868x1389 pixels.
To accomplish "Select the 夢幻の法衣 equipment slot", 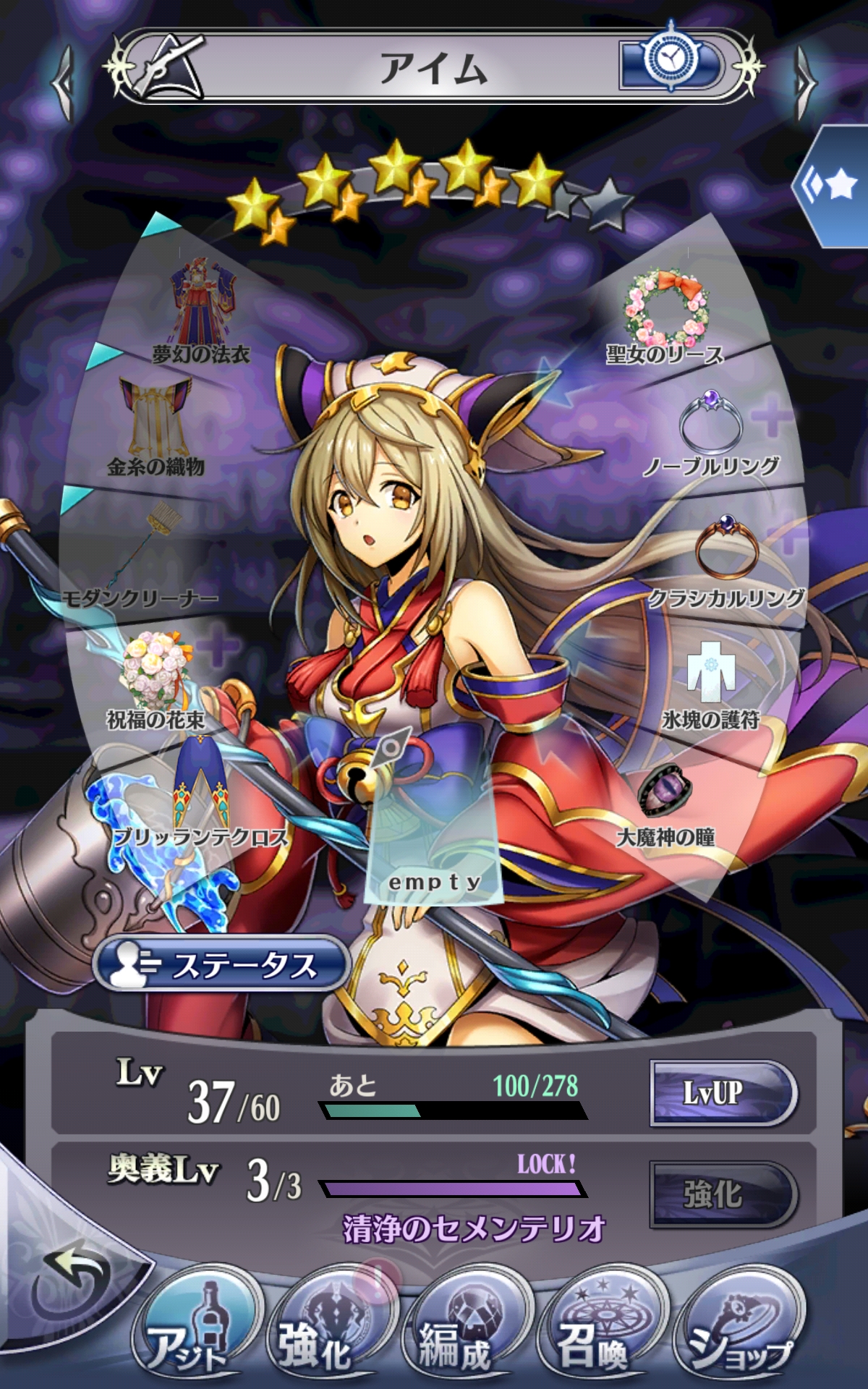I will click(201, 311).
